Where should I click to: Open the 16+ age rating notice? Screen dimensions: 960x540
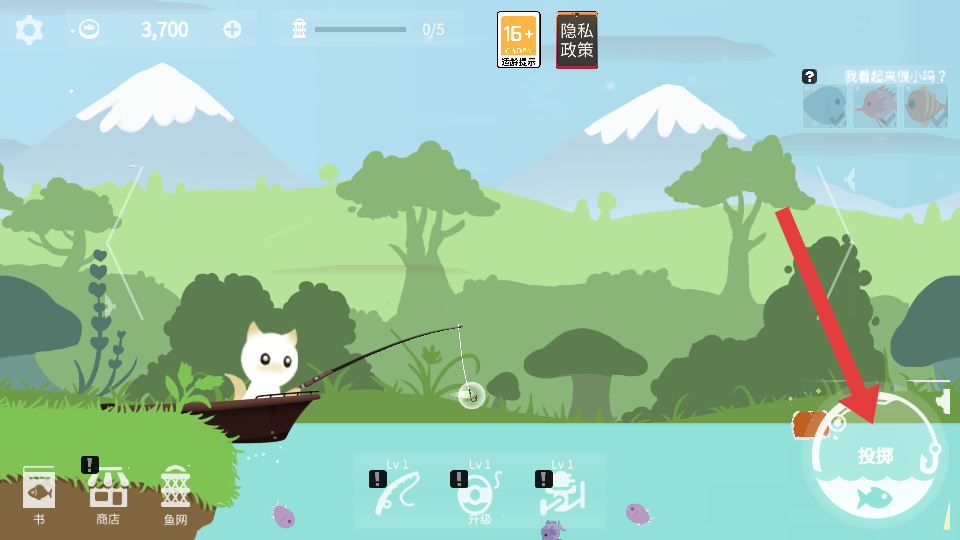[518, 40]
